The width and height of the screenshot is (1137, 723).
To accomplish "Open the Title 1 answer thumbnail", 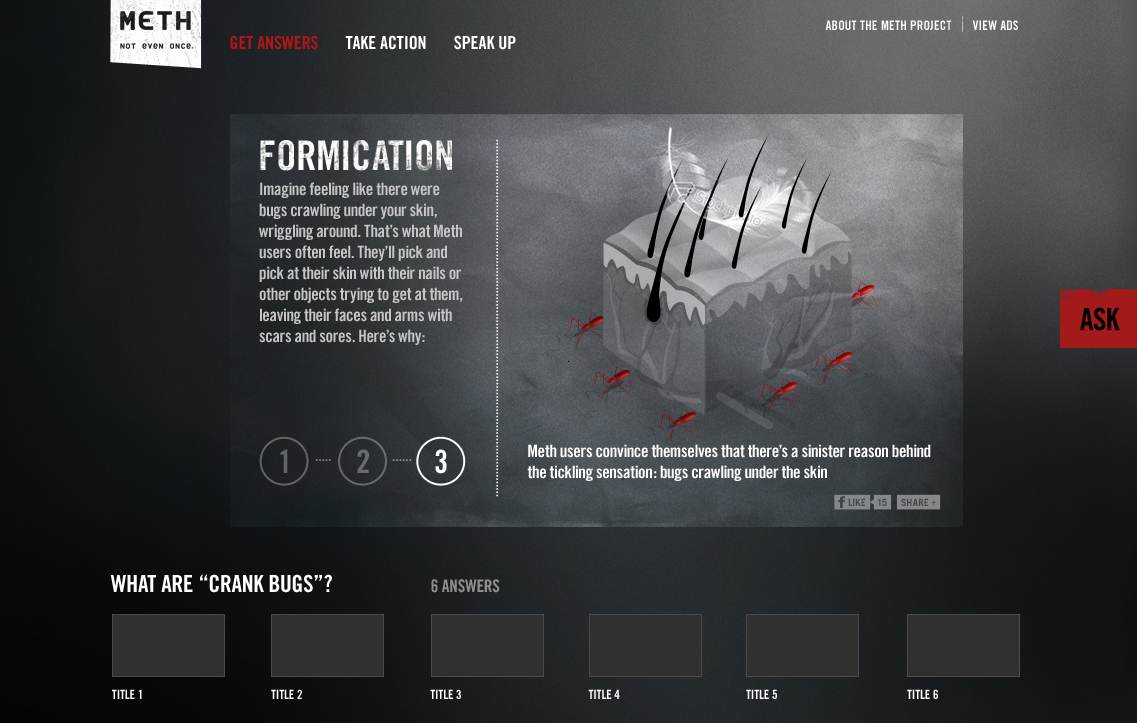I will [168, 645].
